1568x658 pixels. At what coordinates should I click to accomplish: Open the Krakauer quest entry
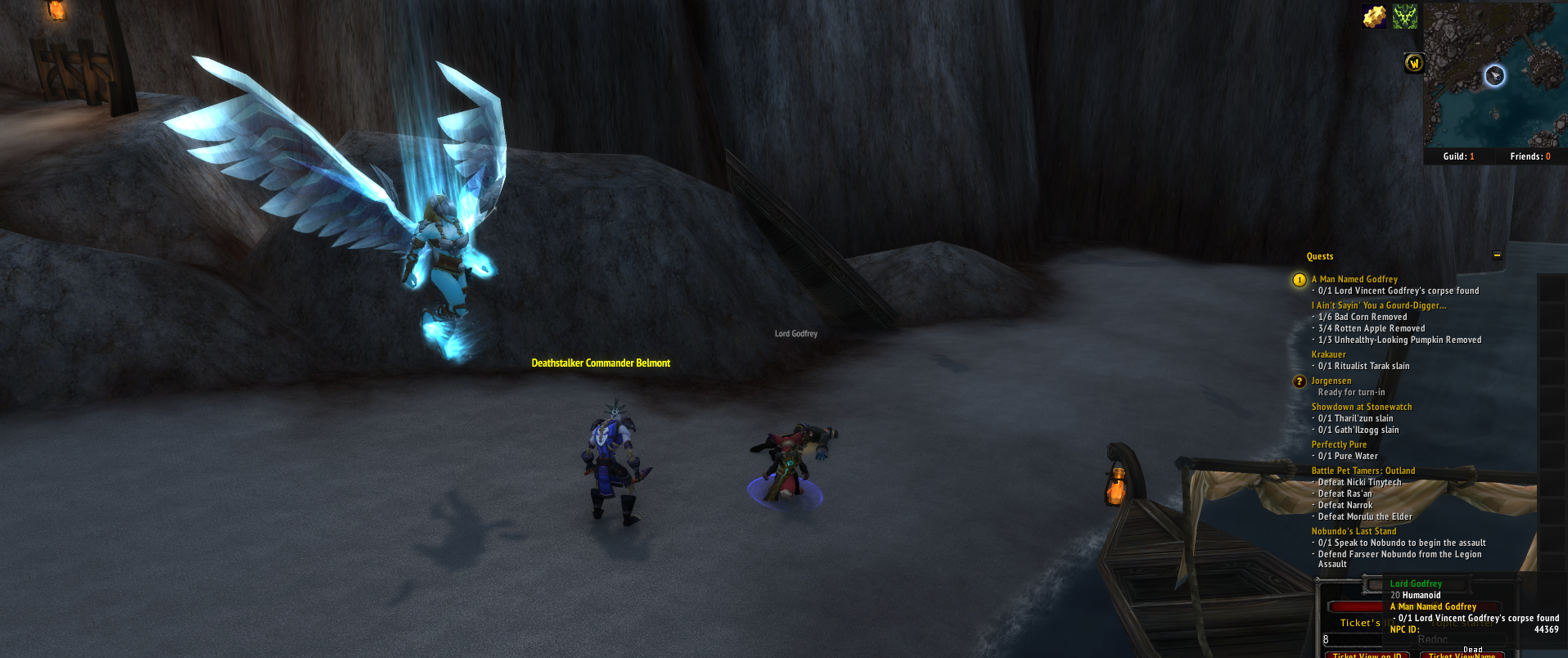1328,354
